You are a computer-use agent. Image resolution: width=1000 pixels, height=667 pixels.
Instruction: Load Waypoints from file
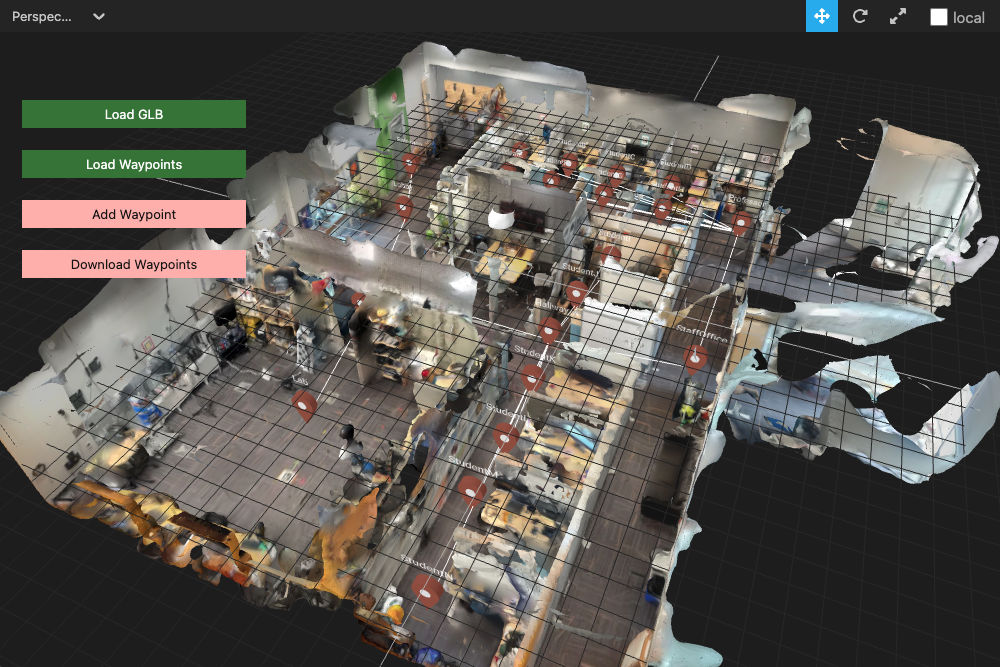pyautogui.click(x=134, y=164)
